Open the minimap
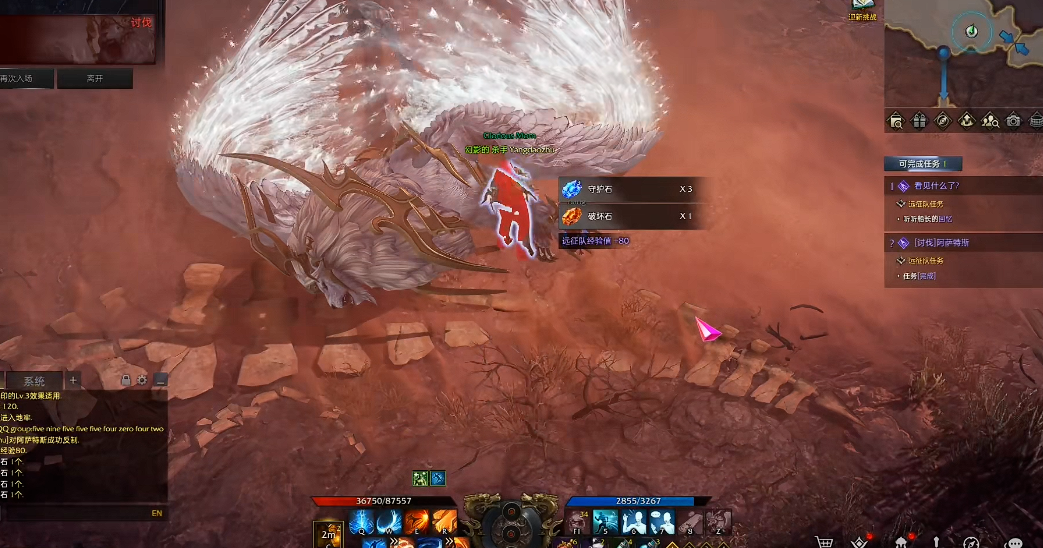1043x548 pixels. coord(963,52)
